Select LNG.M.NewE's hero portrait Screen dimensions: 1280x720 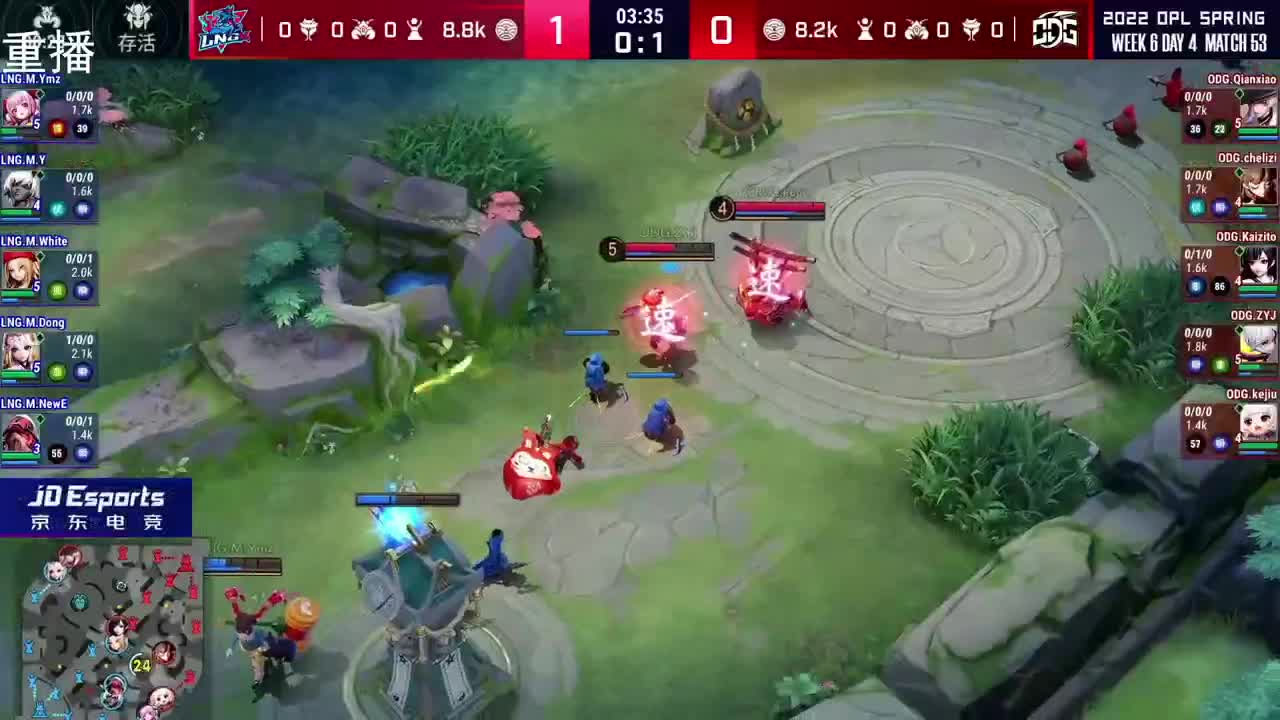(x=20, y=433)
